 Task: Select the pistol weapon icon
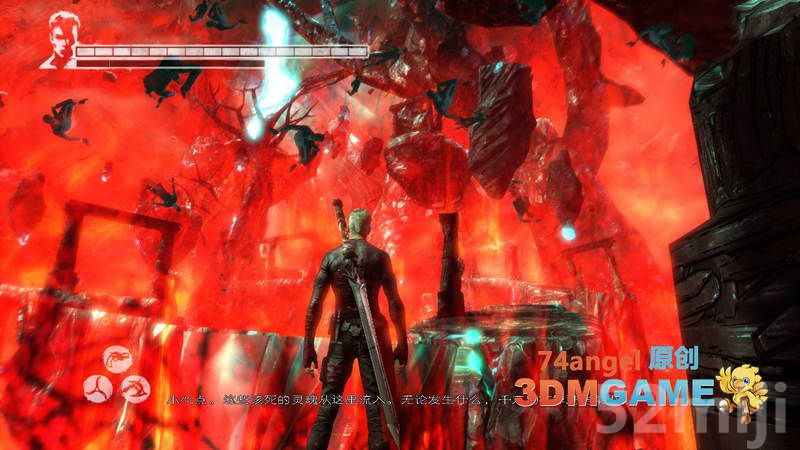point(118,359)
